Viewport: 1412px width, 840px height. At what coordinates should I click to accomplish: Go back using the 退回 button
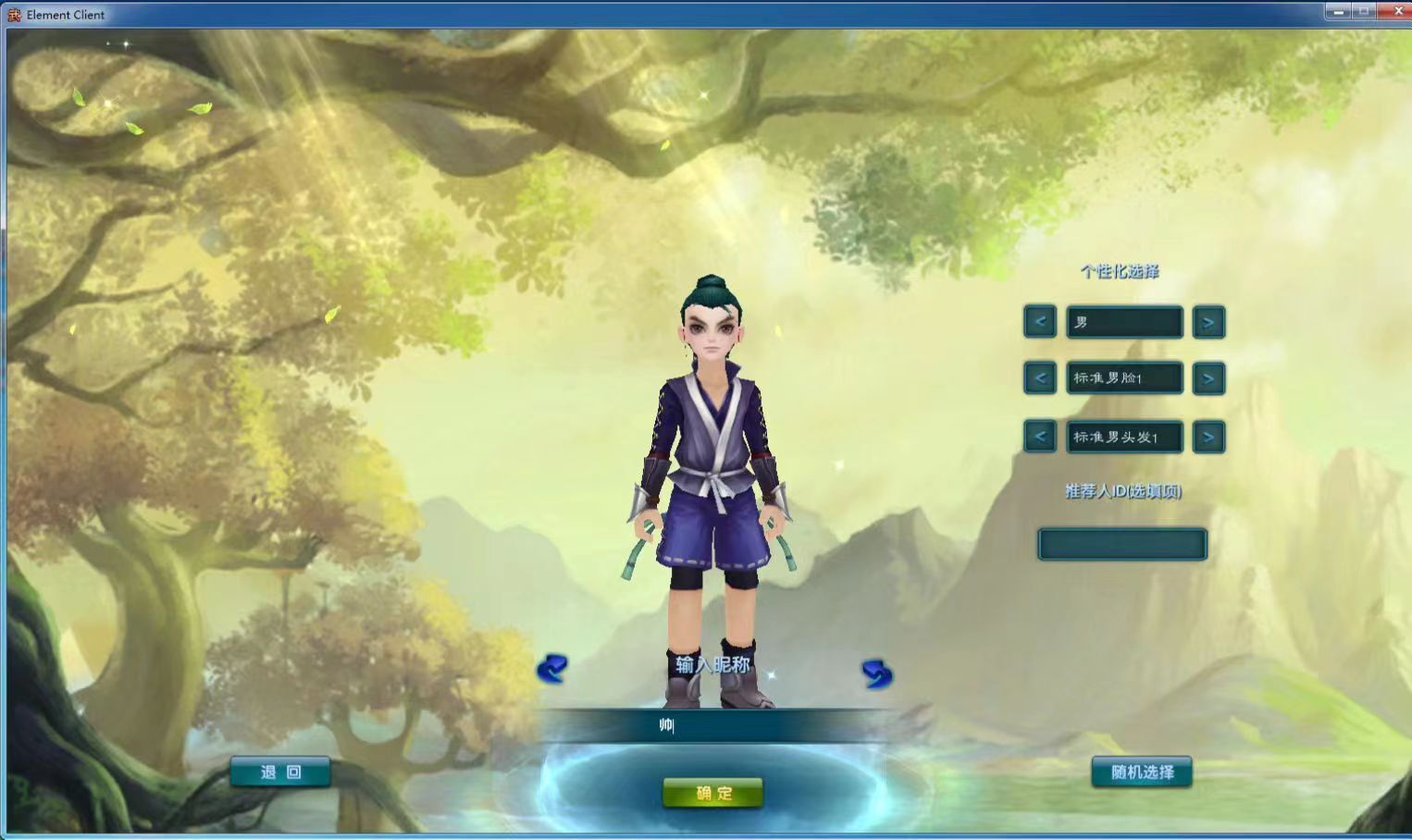coord(280,772)
